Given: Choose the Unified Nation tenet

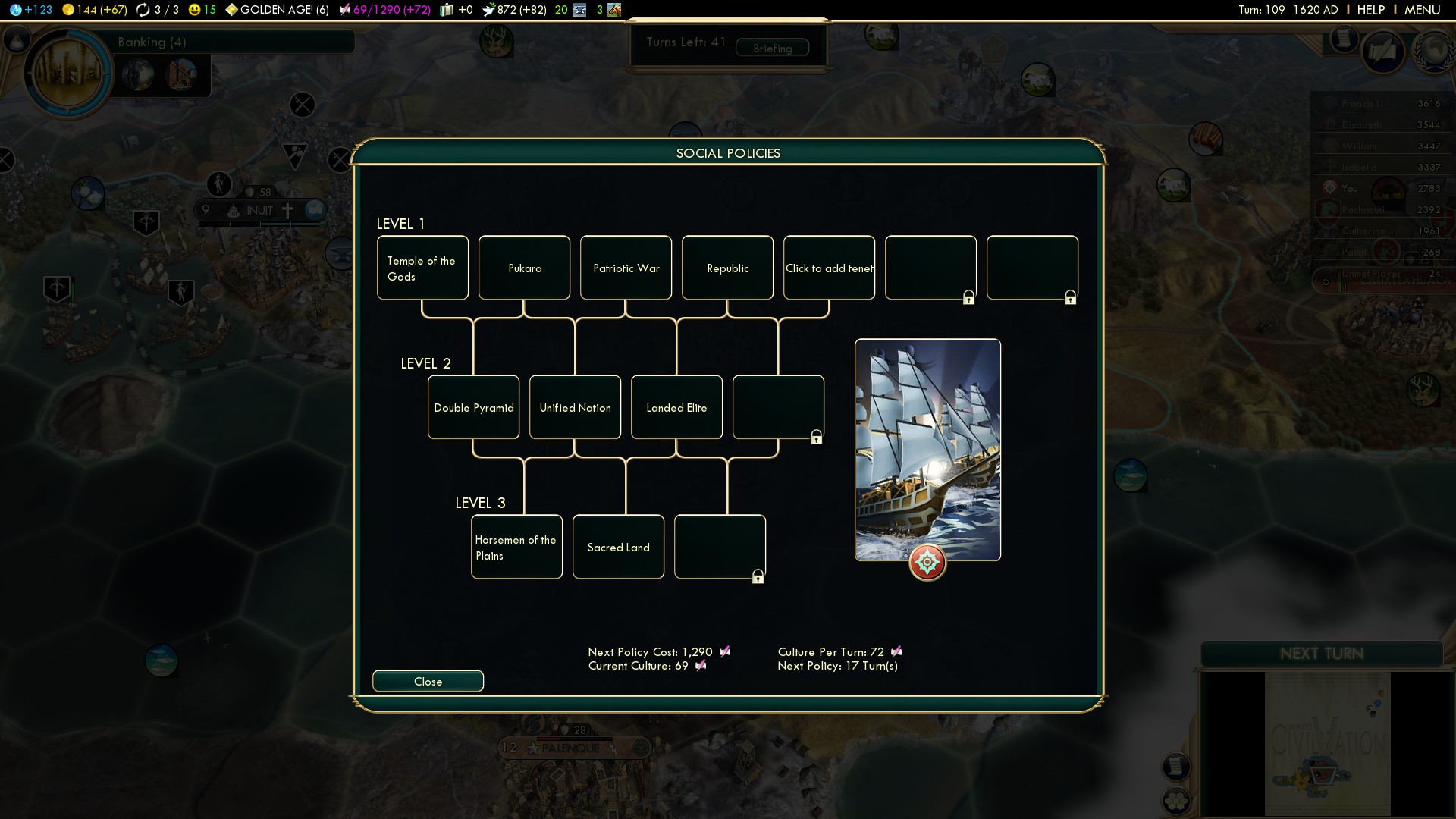Looking at the screenshot, I should tap(575, 407).
